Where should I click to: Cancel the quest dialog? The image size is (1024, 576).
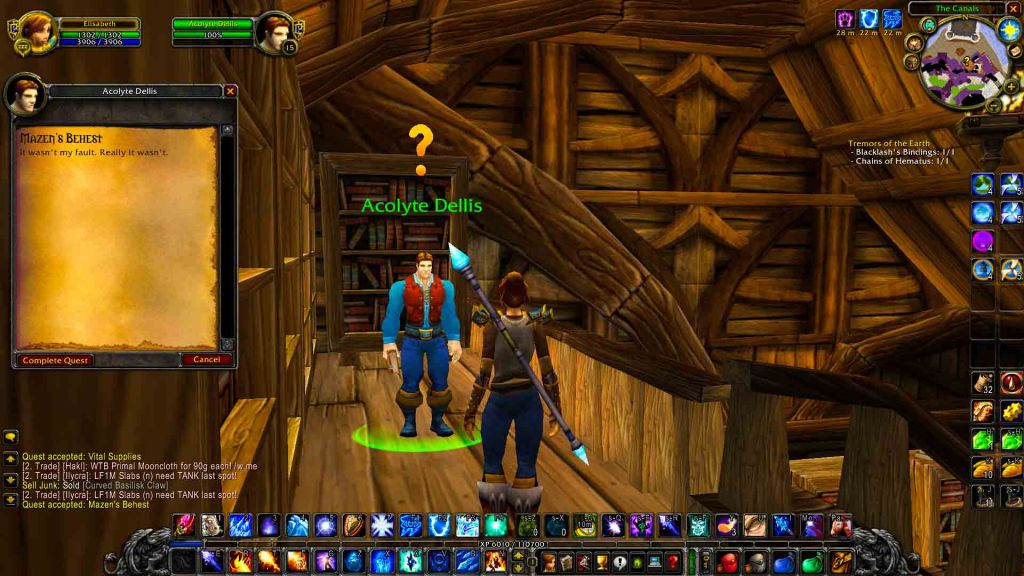[207, 360]
